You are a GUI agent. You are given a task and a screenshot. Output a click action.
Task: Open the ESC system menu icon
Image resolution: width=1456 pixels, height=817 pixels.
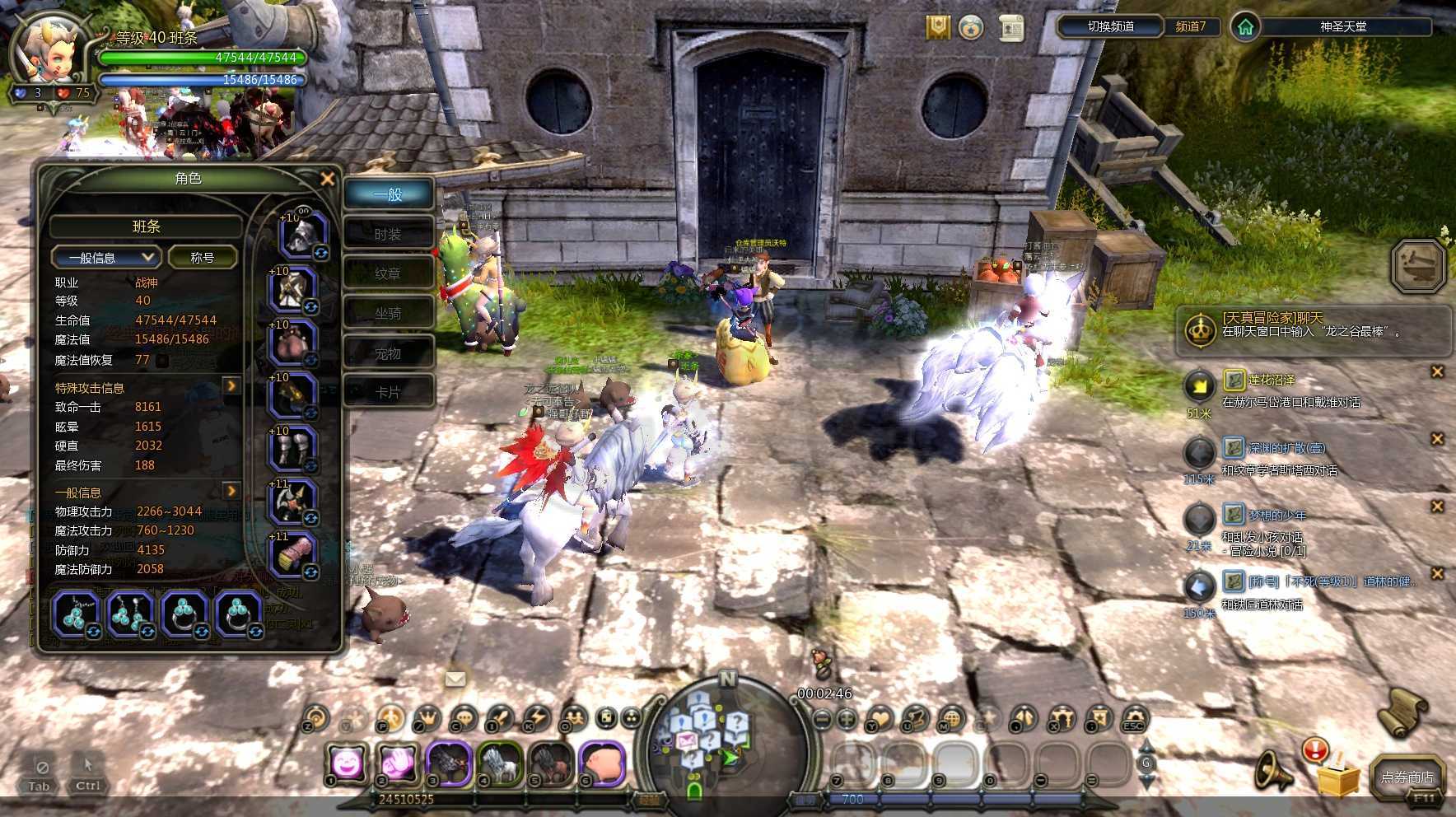pyautogui.click(x=1134, y=719)
